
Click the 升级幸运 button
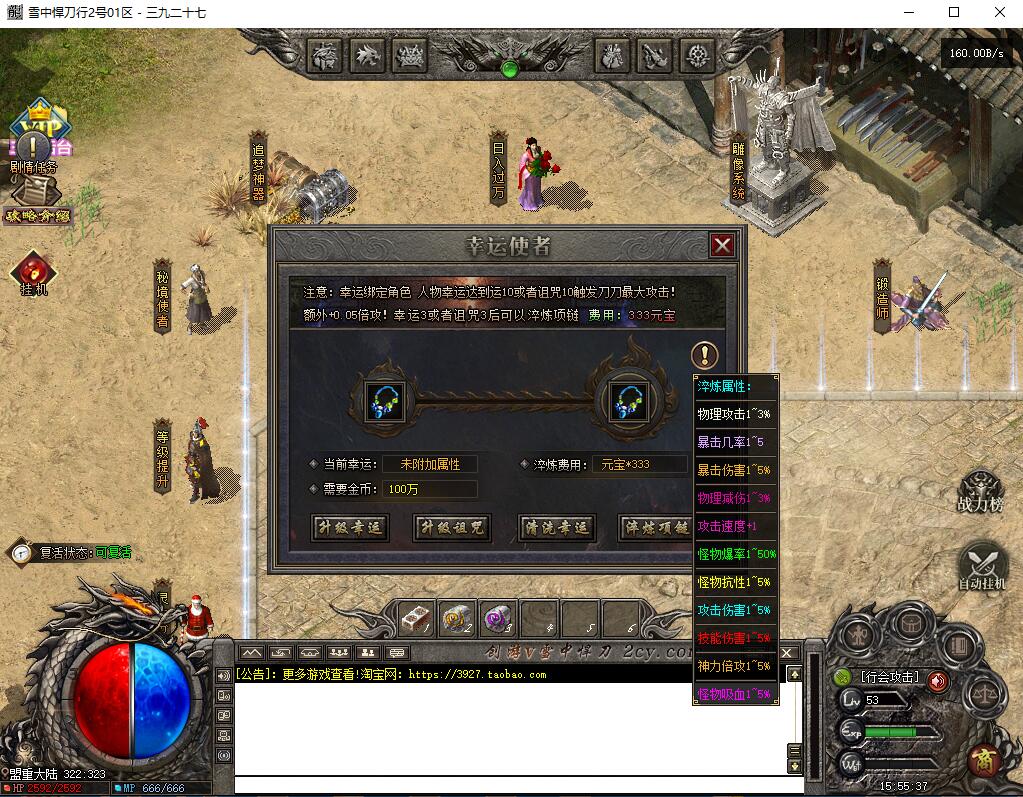350,528
